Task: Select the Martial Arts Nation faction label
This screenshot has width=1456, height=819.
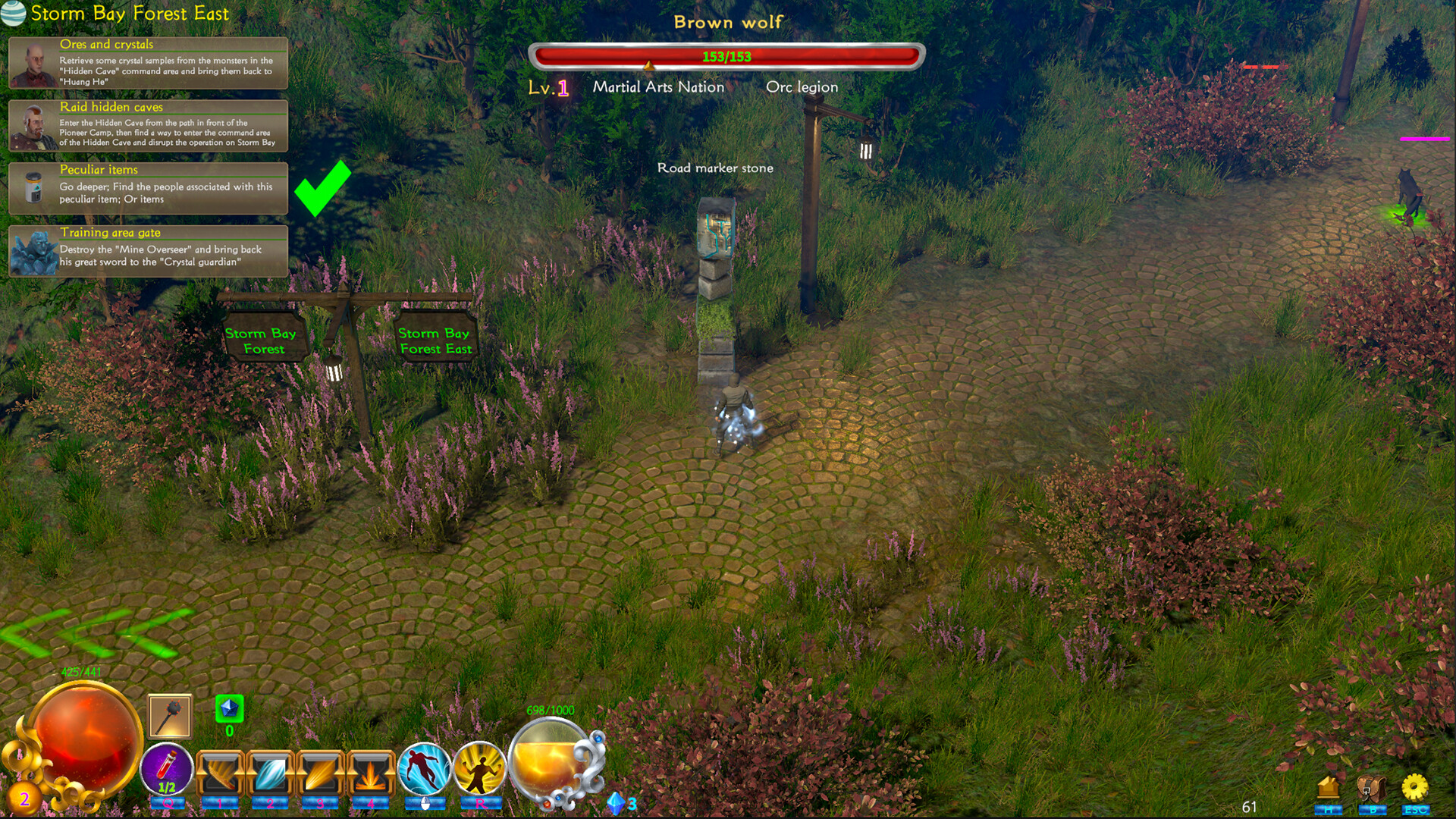Action: (658, 87)
